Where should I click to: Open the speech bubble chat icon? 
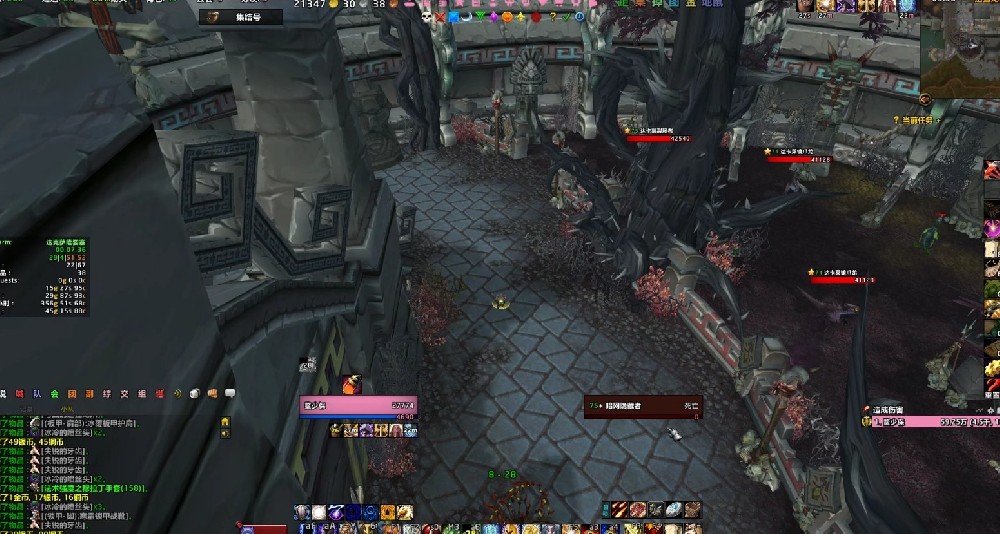230,393
